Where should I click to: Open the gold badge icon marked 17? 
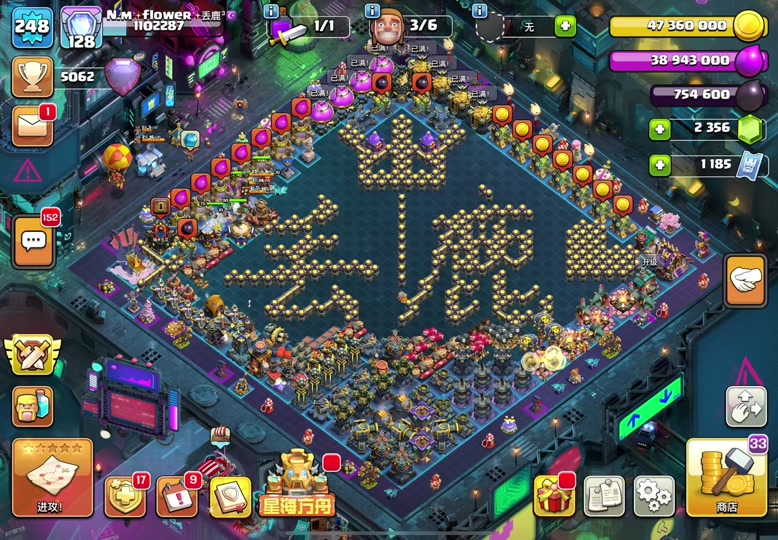pos(125,496)
